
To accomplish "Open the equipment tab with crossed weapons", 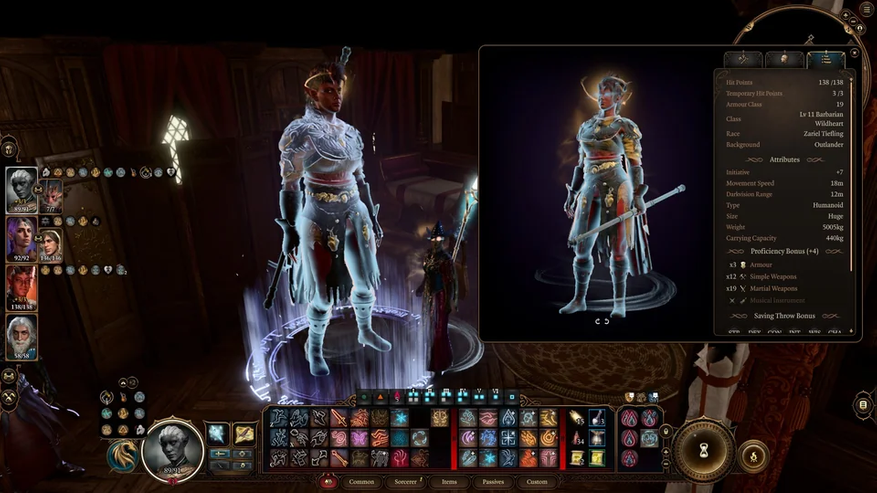I will [x=742, y=59].
